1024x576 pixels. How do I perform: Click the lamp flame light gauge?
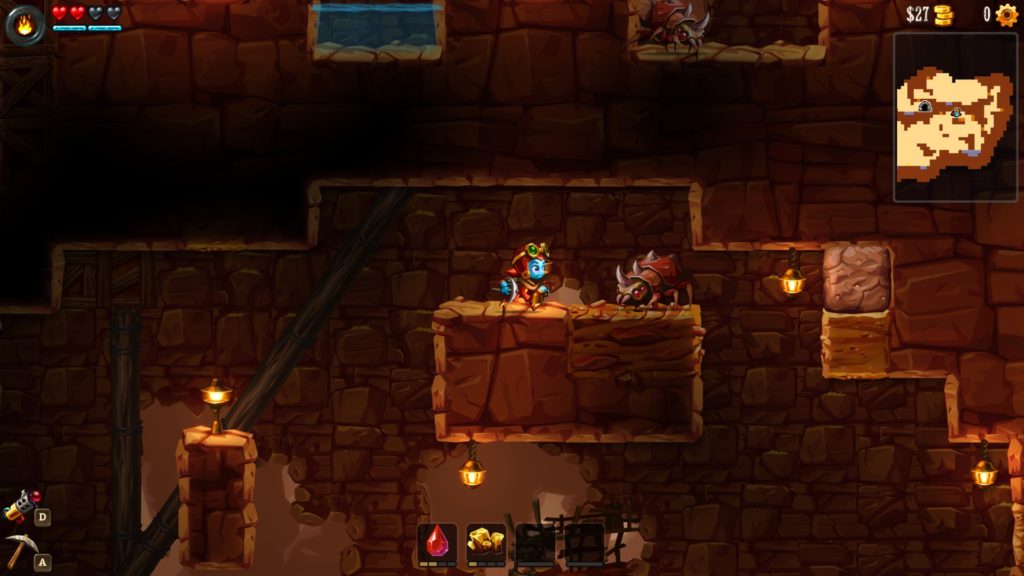pos(24,25)
